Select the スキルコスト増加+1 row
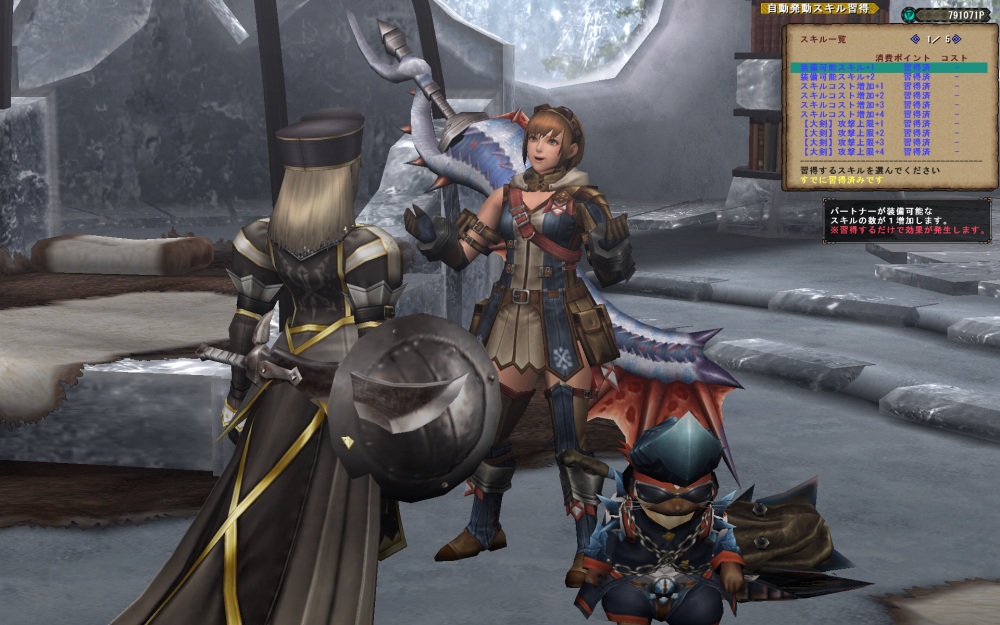The width and height of the screenshot is (1000, 625). [838, 86]
